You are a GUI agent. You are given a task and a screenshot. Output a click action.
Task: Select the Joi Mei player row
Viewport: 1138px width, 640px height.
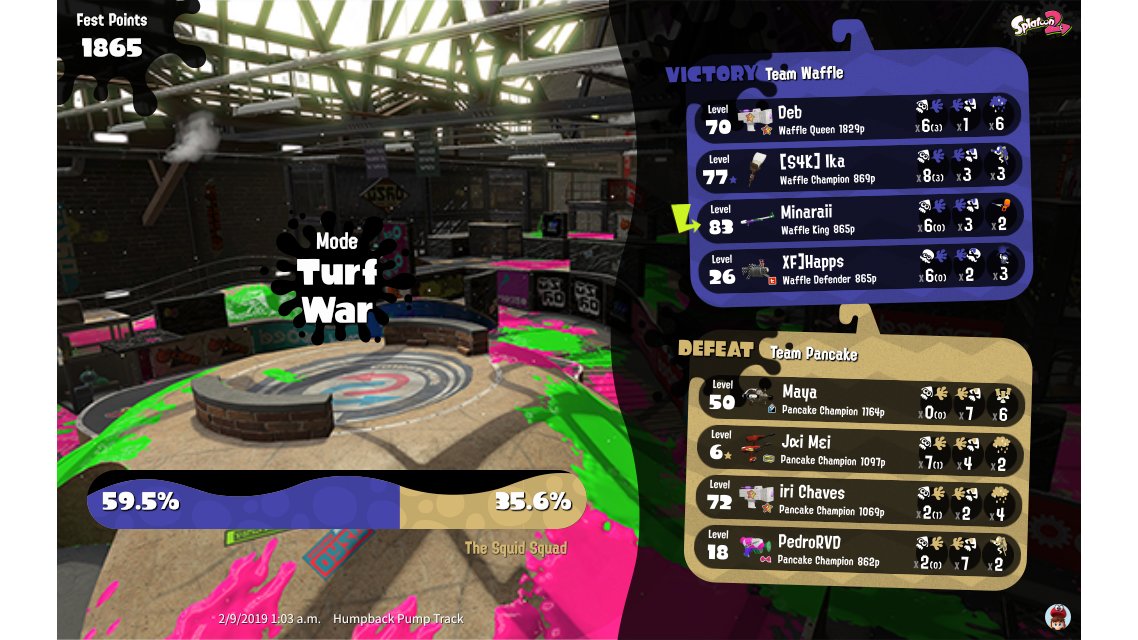860,449
